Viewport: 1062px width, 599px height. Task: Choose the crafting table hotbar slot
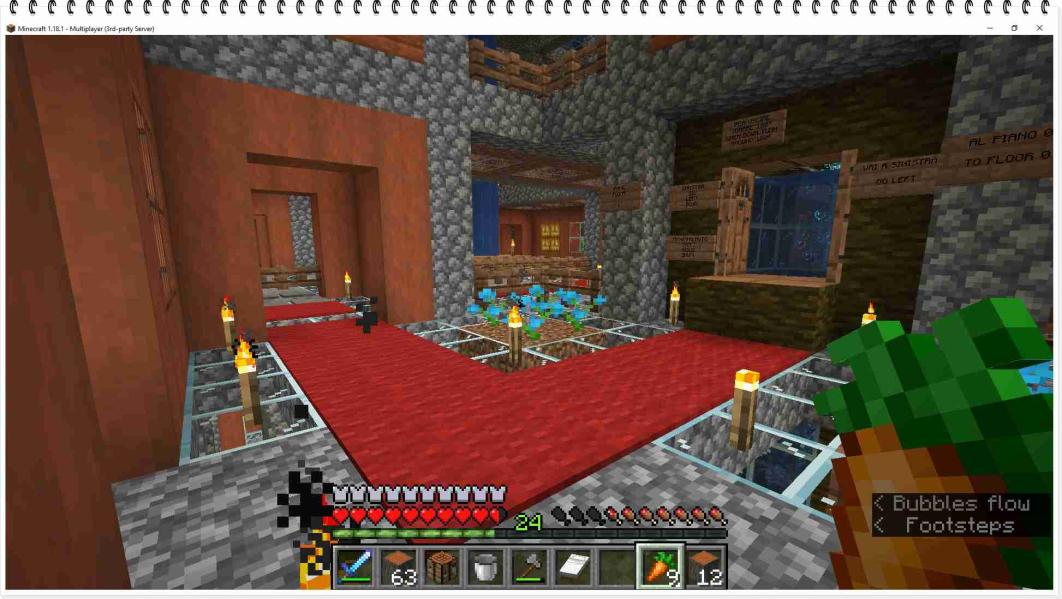click(441, 567)
